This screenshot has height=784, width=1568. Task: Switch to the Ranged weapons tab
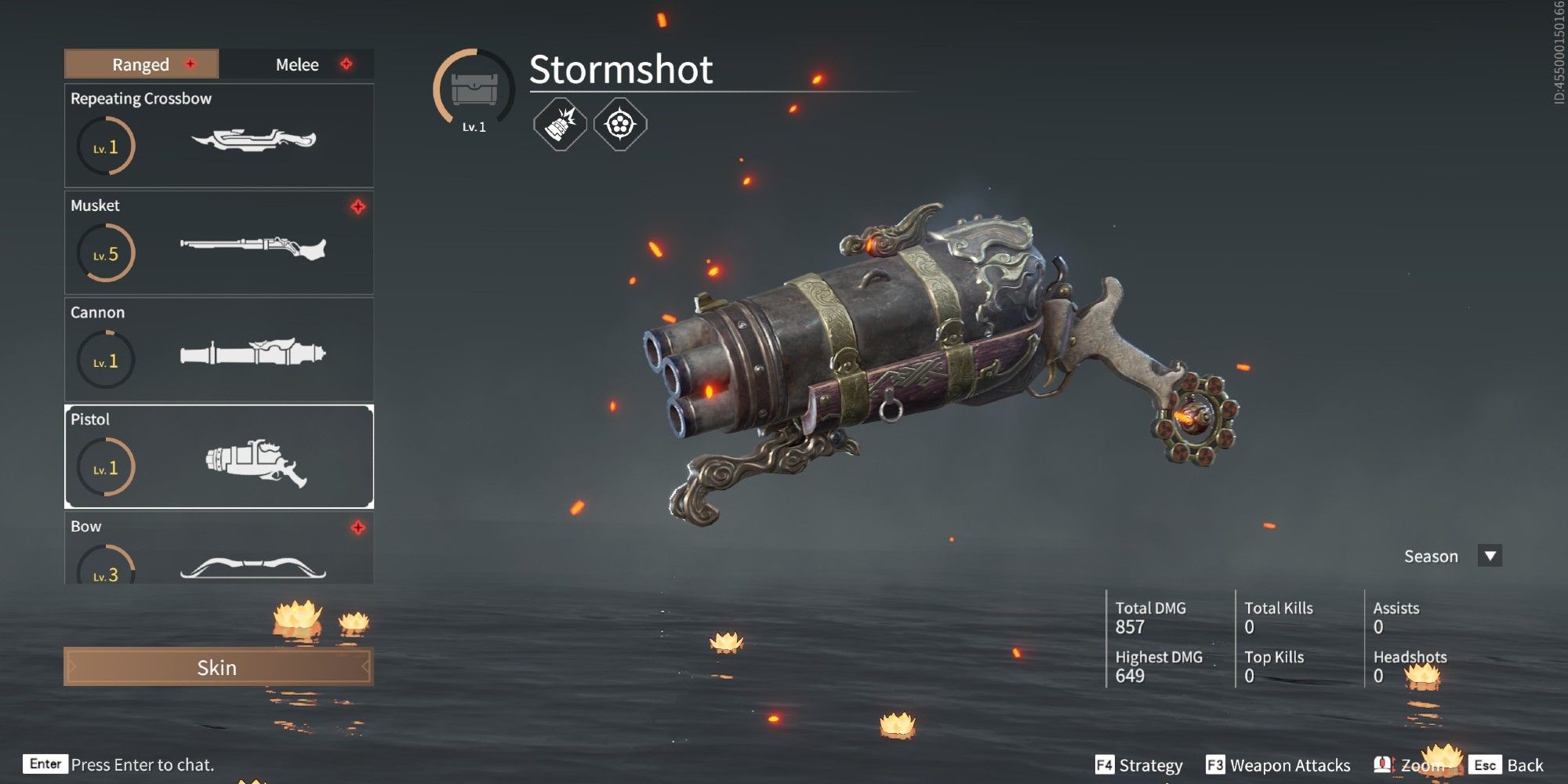pos(140,64)
